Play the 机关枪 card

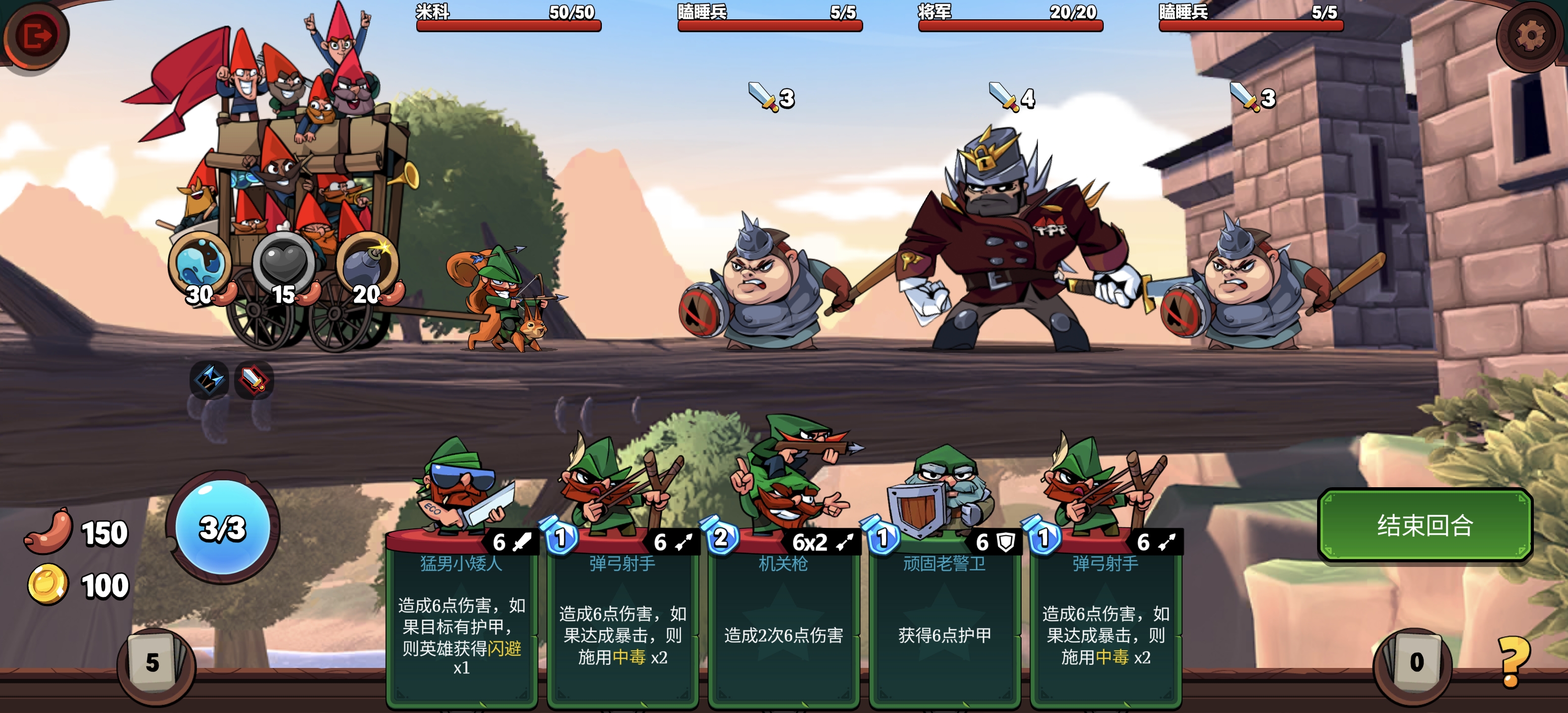point(784,615)
